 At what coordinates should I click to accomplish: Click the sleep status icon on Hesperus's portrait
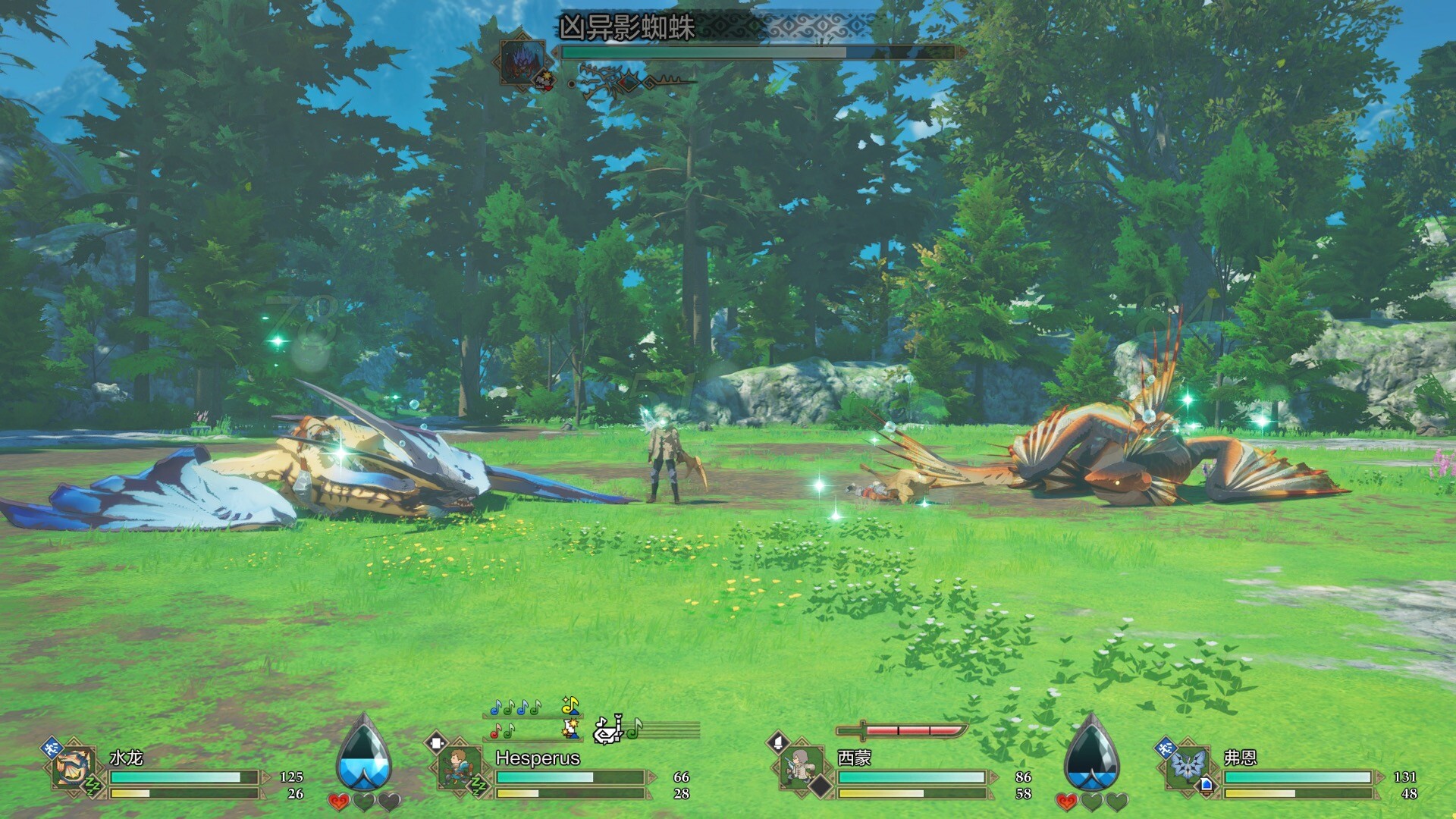click(x=479, y=786)
